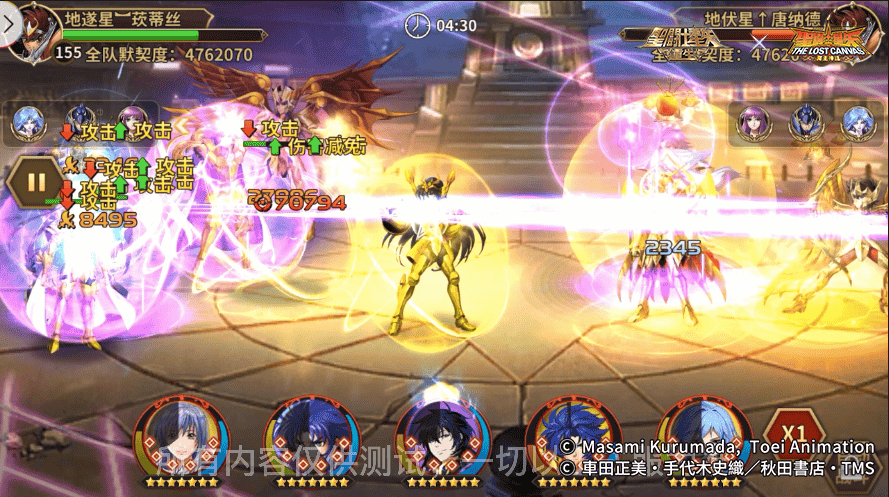This screenshot has height=497, width=889.
Task: Trigger the glowing black-haired hero's portrait
Action: (x=442, y=437)
